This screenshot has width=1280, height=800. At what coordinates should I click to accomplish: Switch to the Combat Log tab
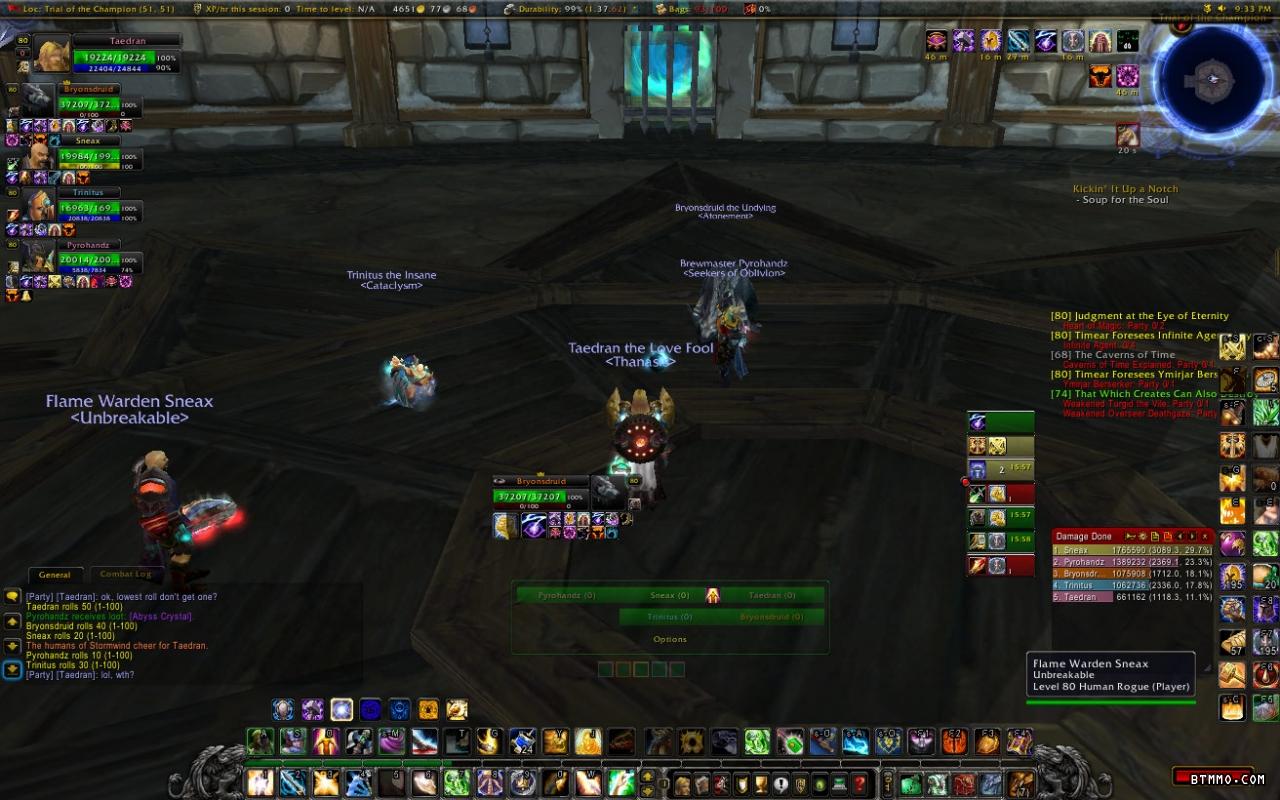tap(125, 575)
